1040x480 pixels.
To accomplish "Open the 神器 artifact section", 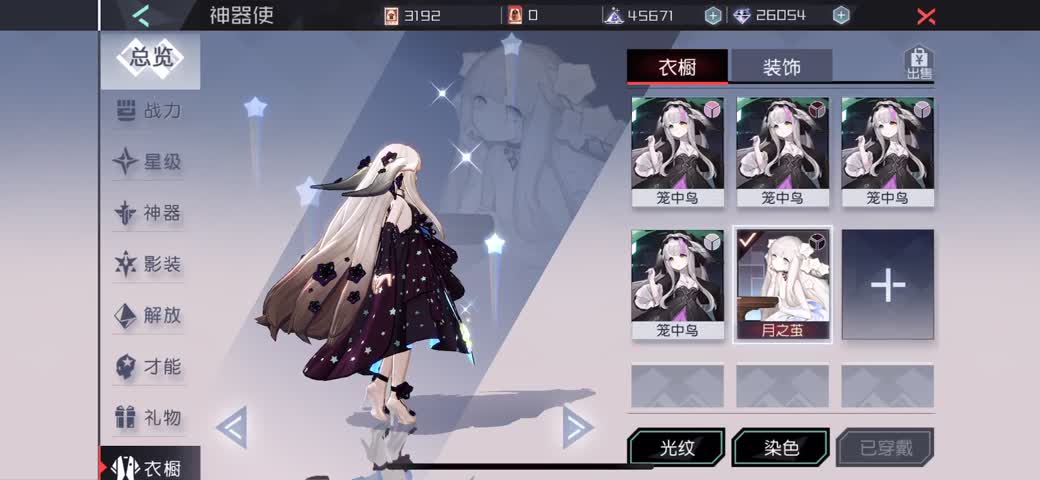I will pos(150,213).
